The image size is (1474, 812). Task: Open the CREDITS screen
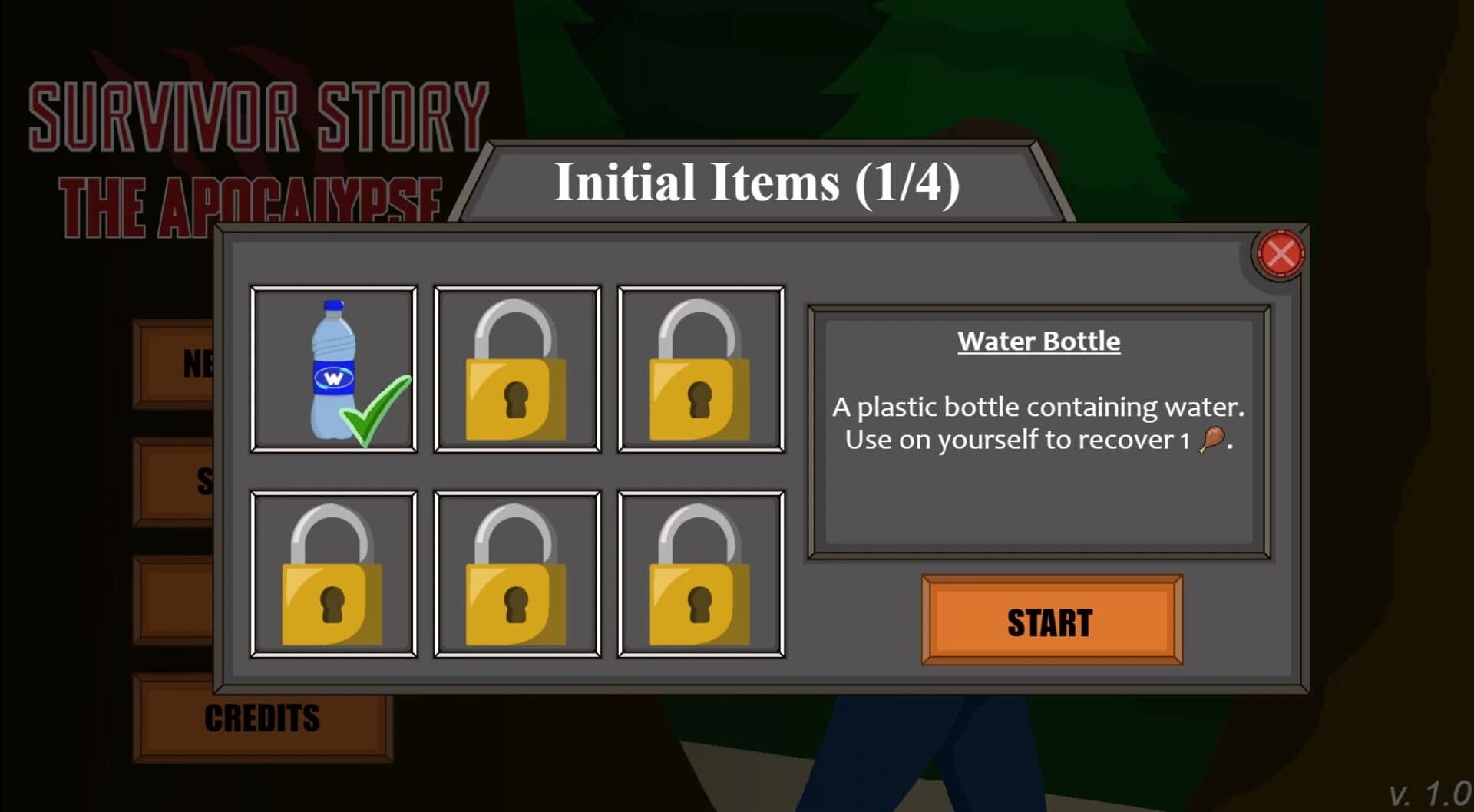(x=262, y=717)
